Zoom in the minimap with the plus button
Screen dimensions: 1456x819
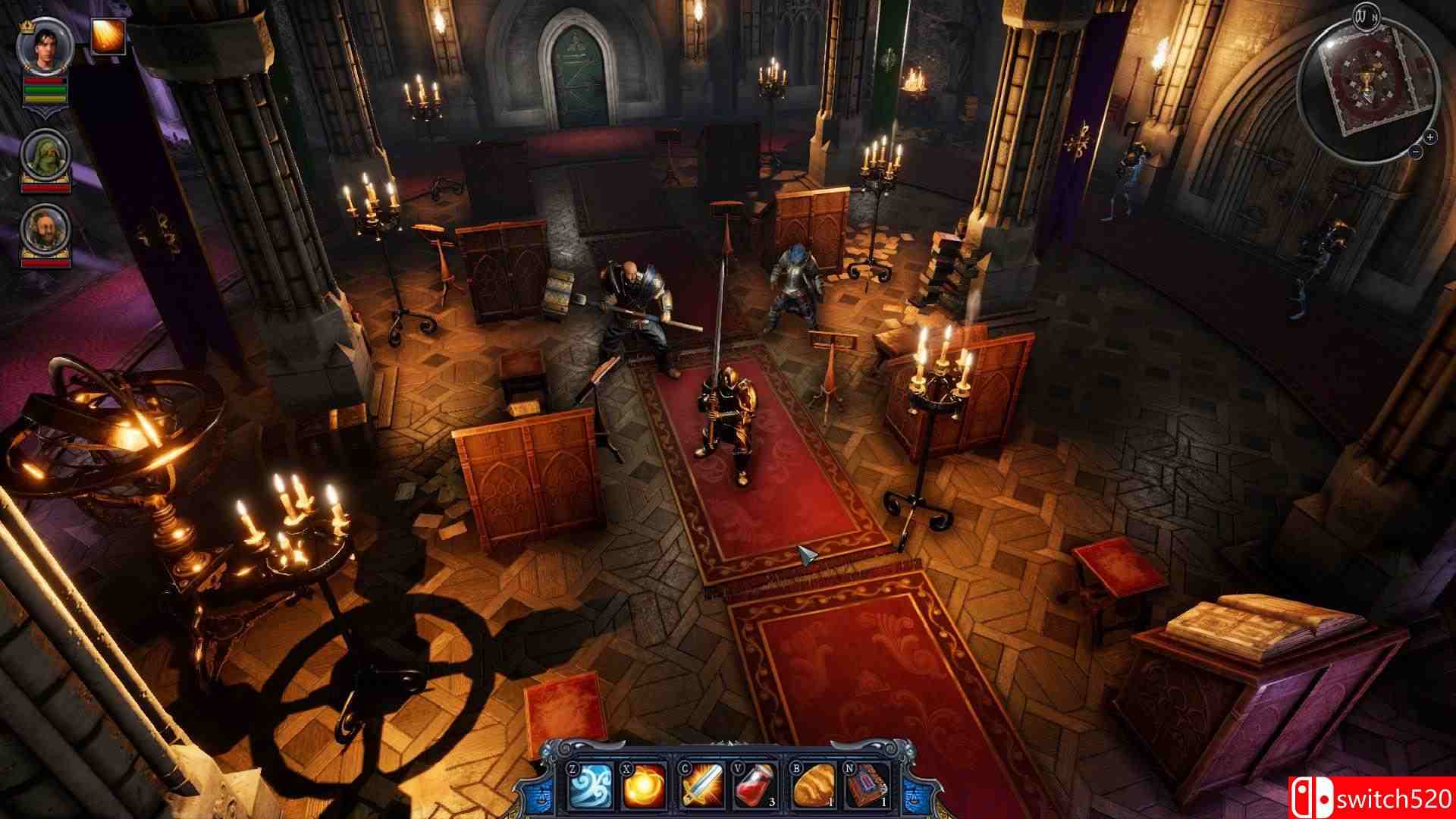pyautogui.click(x=1430, y=137)
